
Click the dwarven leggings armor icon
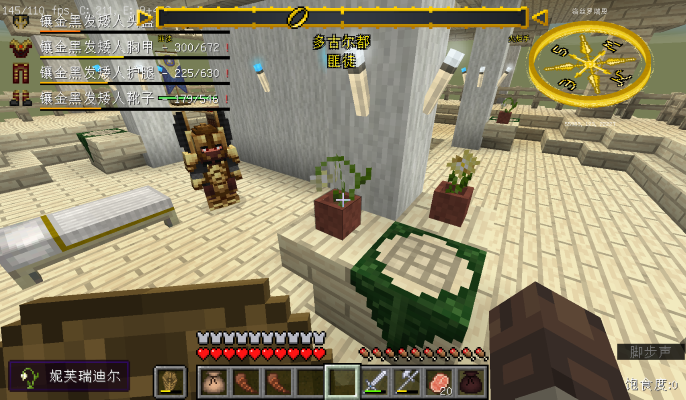pyautogui.click(x=20, y=73)
